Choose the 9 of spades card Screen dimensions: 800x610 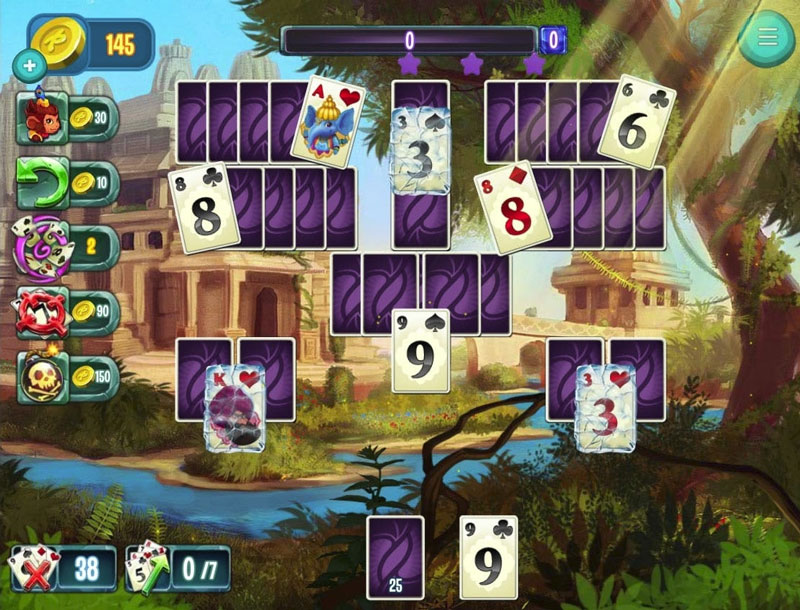[421, 350]
